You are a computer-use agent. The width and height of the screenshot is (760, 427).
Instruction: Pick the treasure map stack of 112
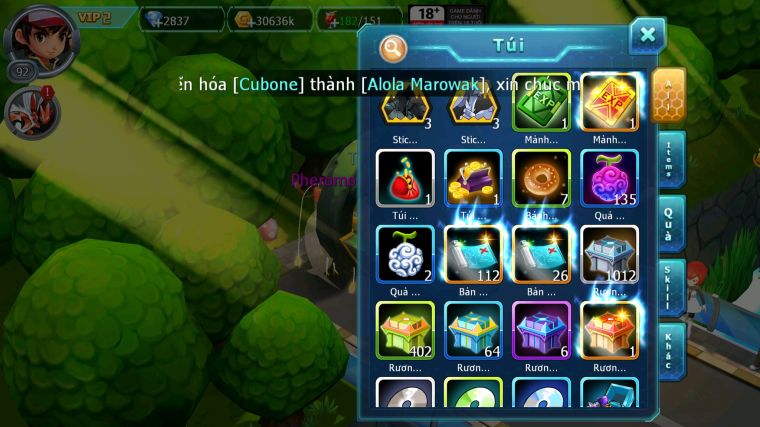[473, 254]
